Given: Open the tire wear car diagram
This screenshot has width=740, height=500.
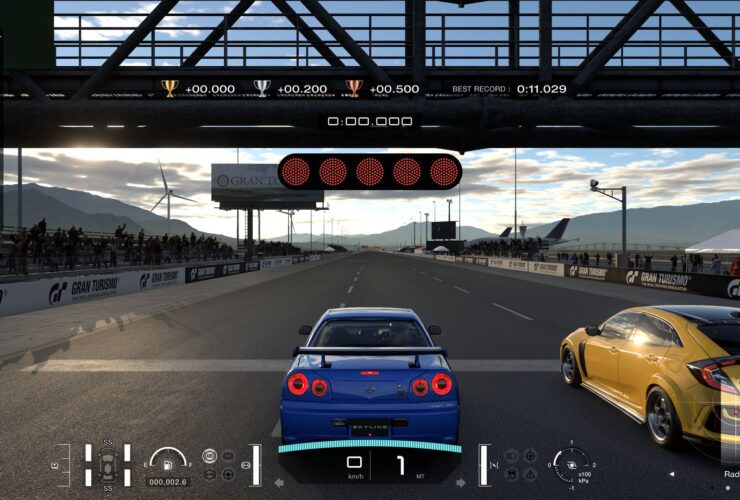Looking at the screenshot, I should (x=106, y=465).
